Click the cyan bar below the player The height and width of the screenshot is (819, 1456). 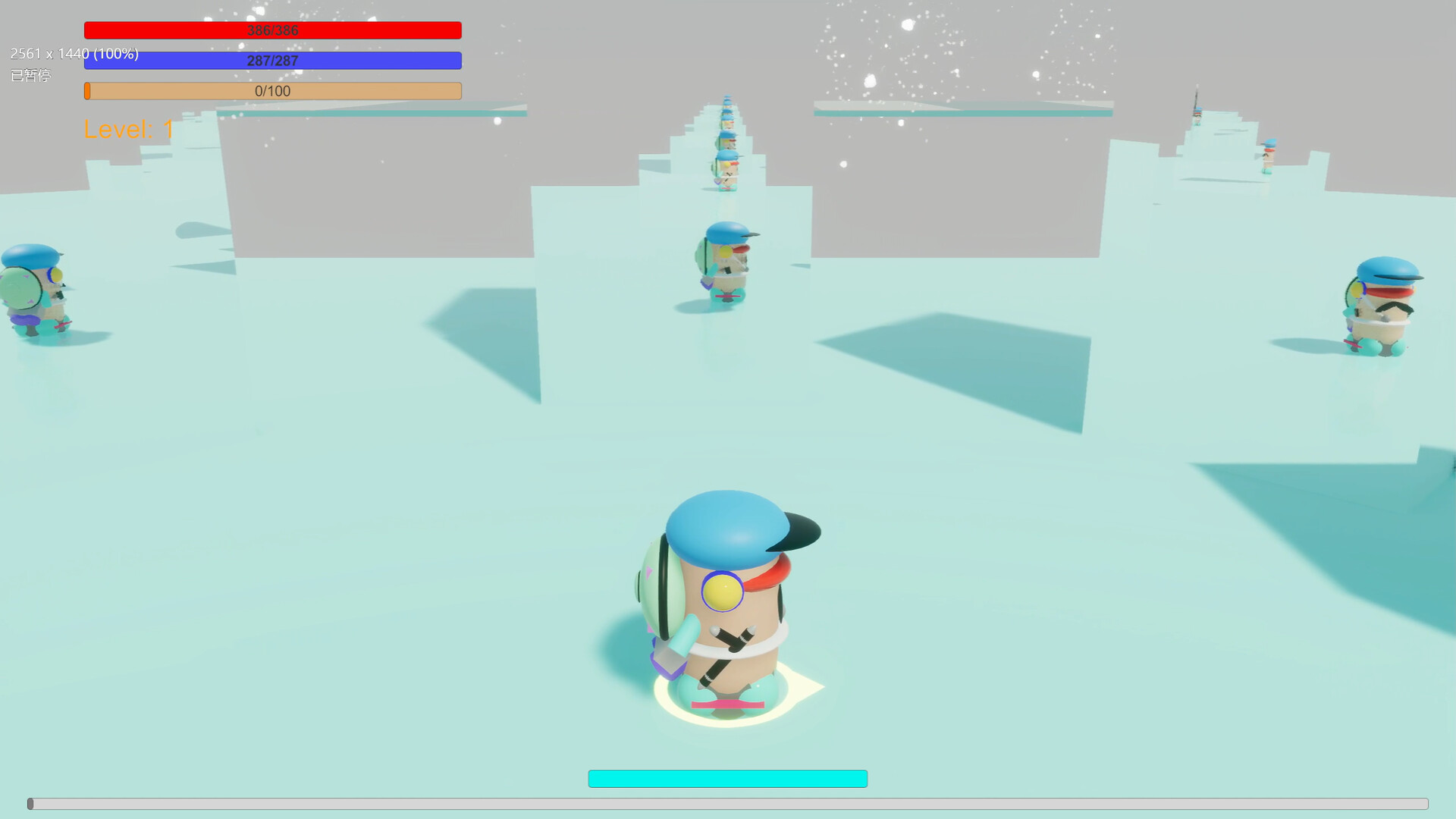pyautogui.click(x=727, y=778)
